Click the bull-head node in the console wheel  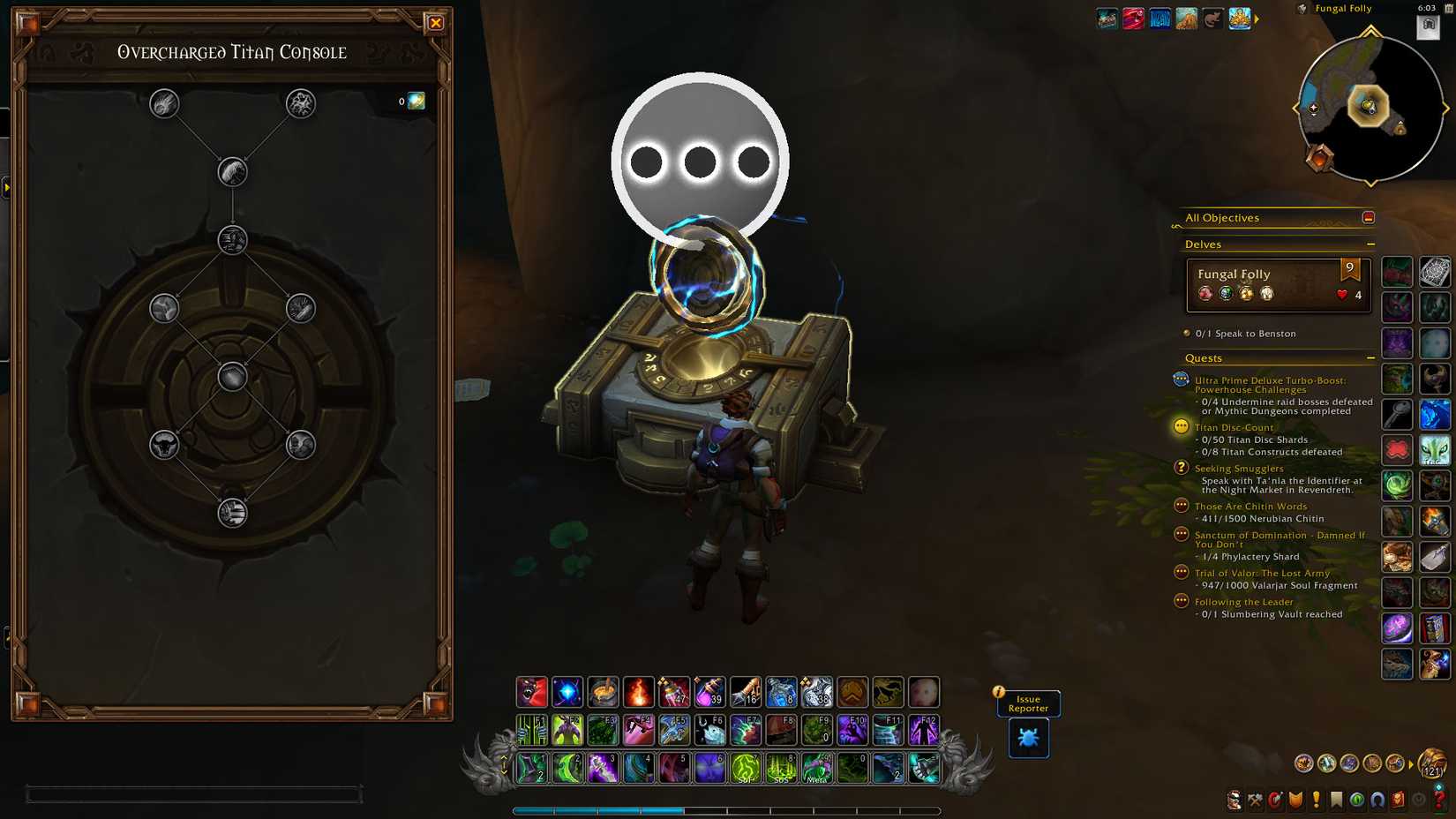(x=162, y=446)
